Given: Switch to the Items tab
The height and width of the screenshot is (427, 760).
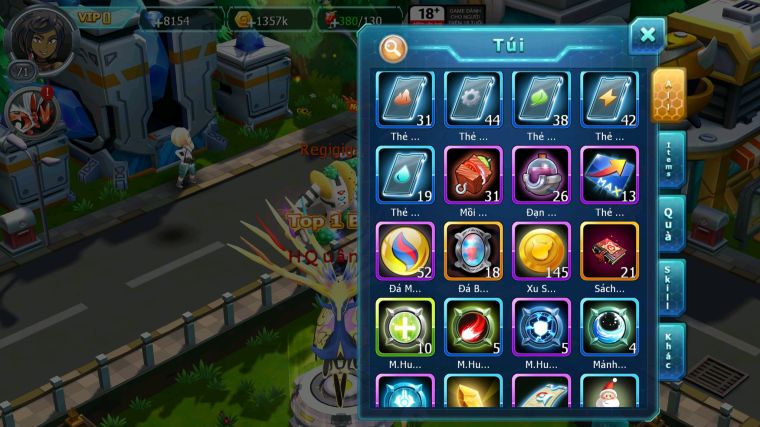Looking at the screenshot, I should pyautogui.click(x=671, y=159).
